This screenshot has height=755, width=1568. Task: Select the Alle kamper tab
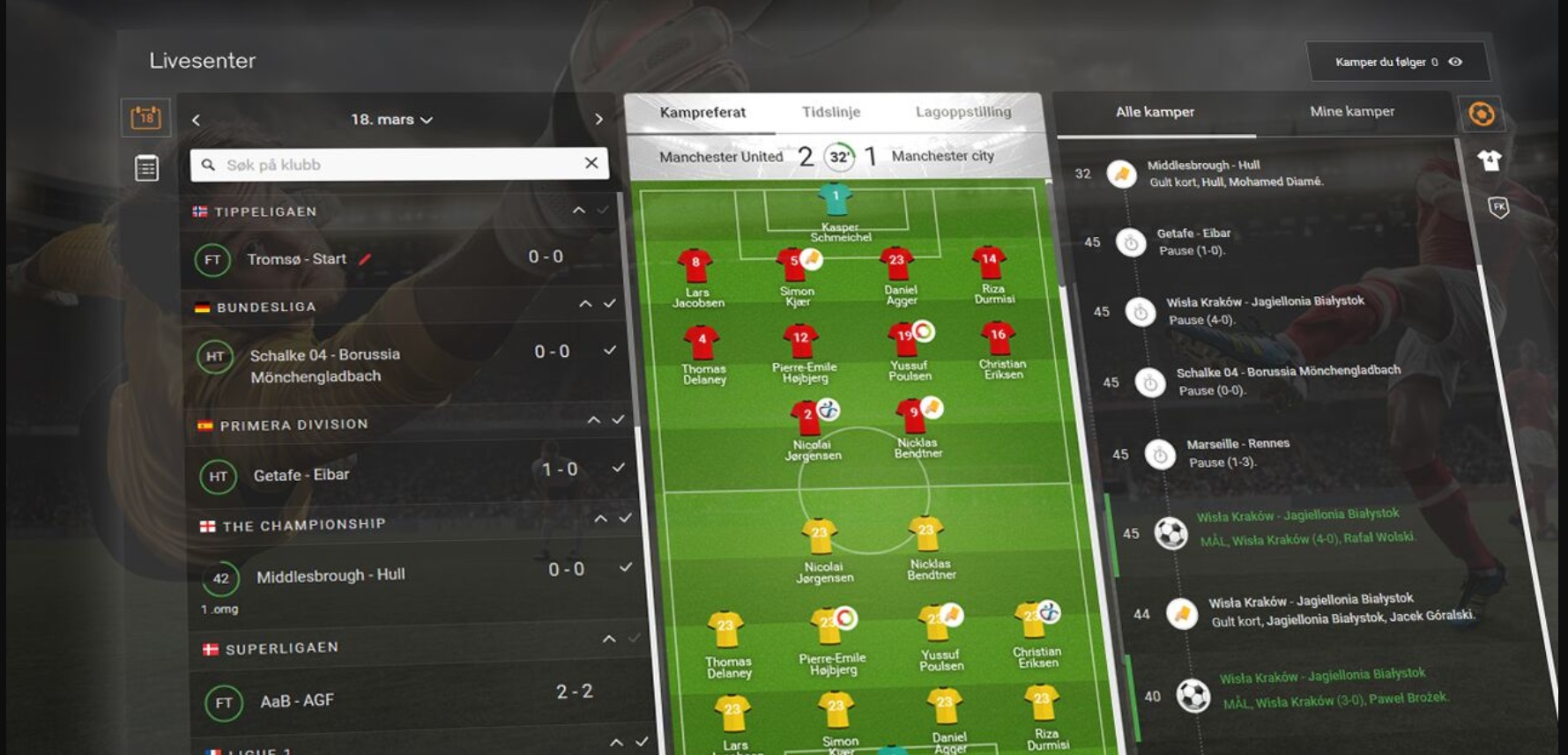point(1155,112)
